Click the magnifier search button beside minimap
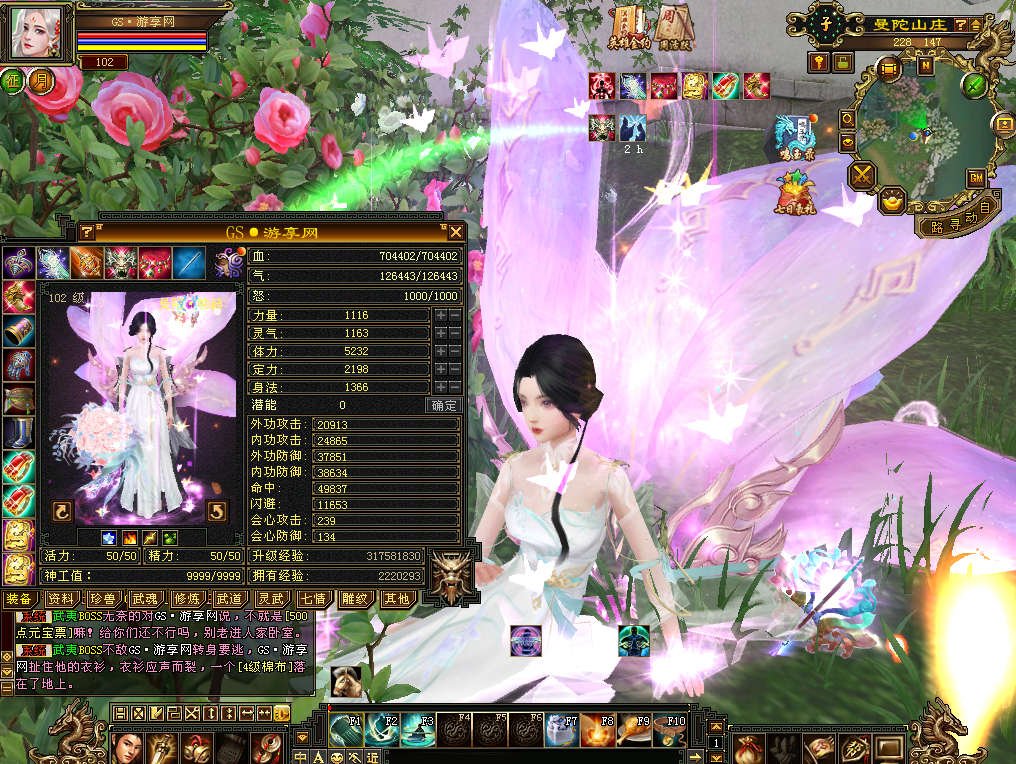 (x=847, y=118)
